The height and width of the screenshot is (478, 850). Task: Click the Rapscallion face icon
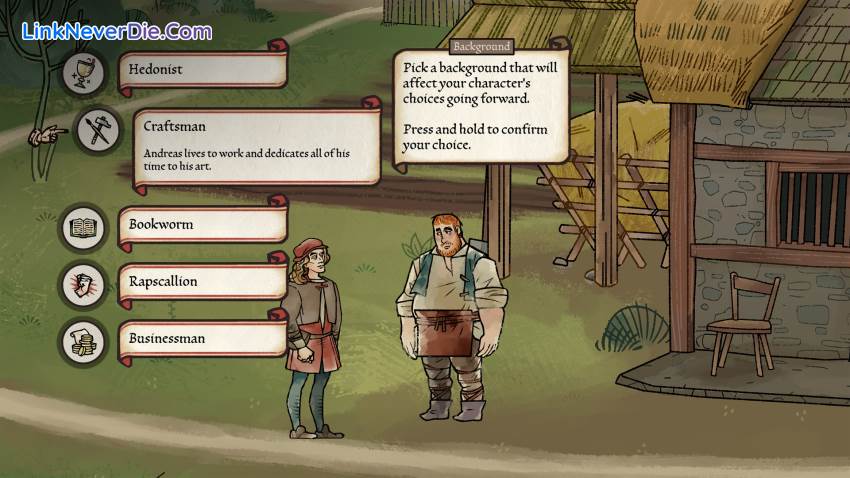(83, 284)
